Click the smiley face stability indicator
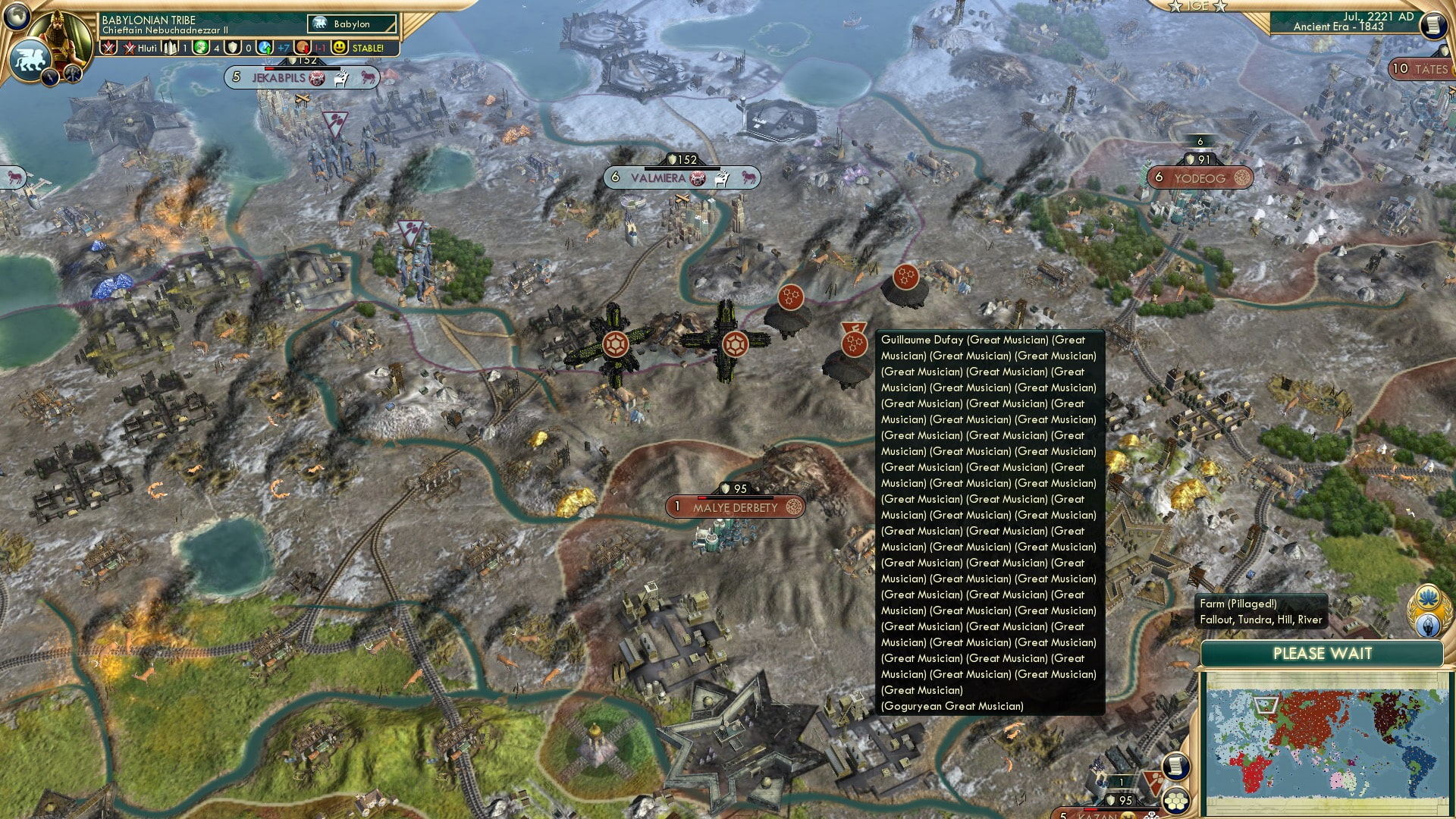This screenshot has height=819, width=1456. click(340, 48)
